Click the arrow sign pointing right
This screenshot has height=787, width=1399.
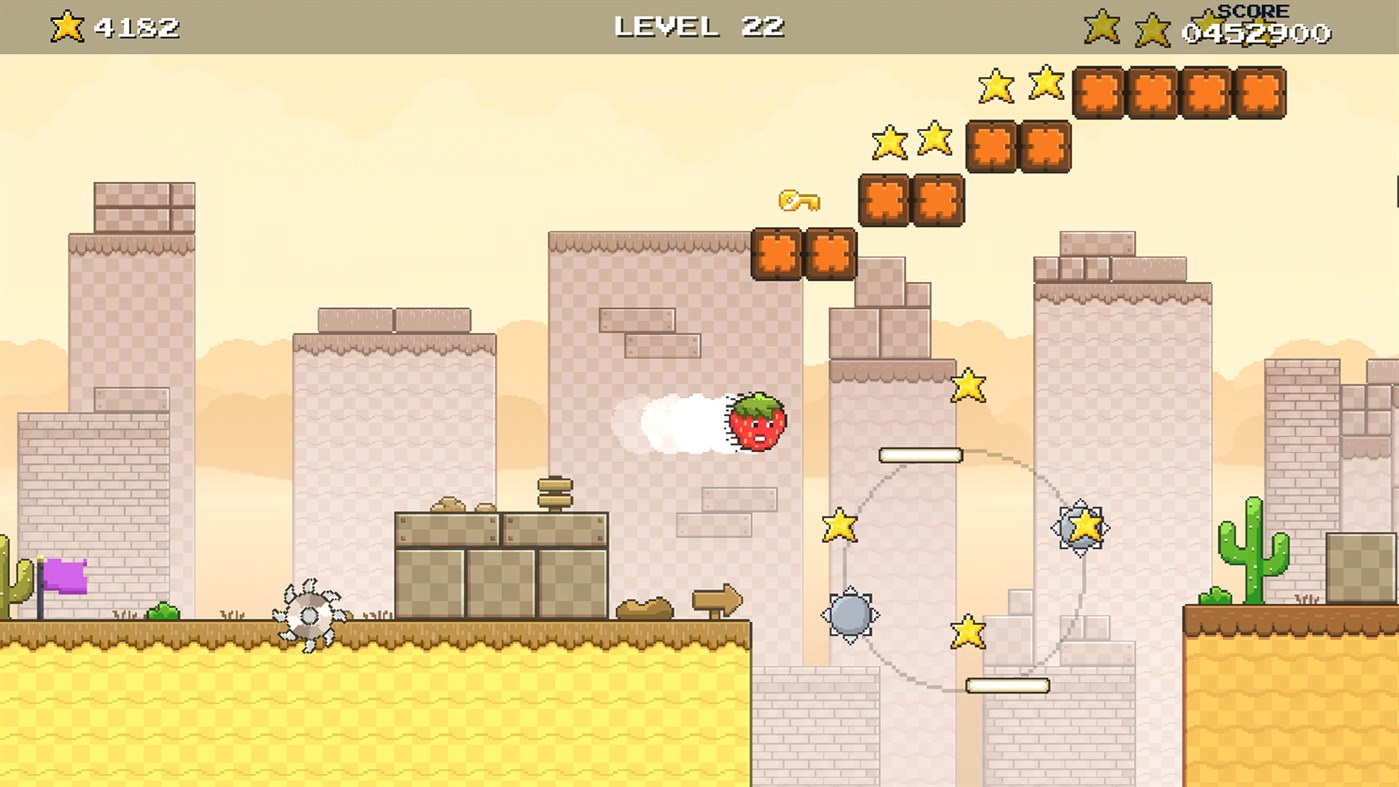pyautogui.click(x=718, y=600)
